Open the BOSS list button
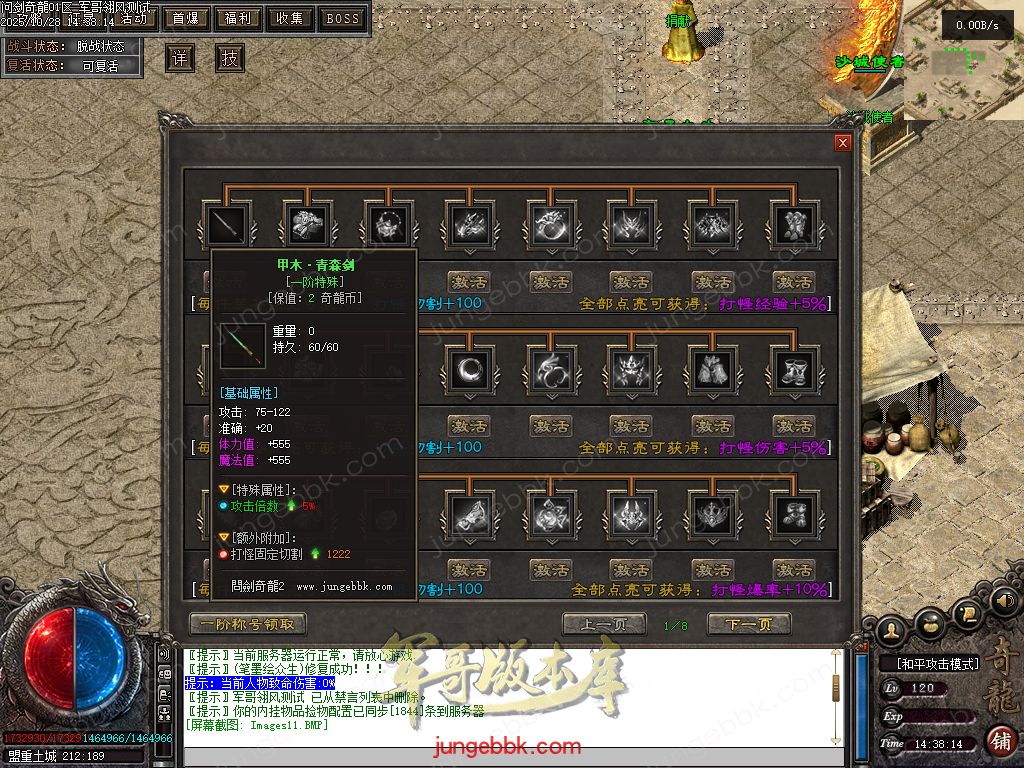 [343, 18]
